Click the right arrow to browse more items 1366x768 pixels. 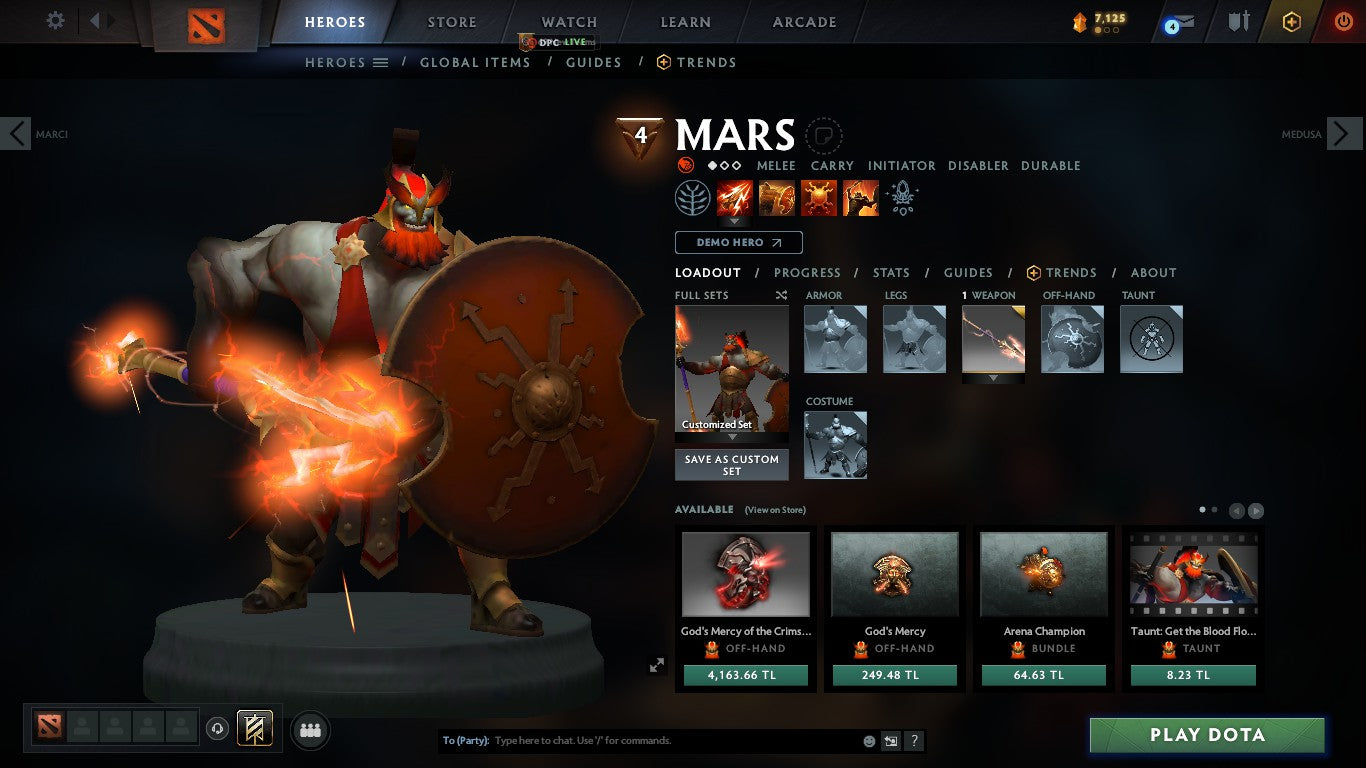click(x=1257, y=509)
